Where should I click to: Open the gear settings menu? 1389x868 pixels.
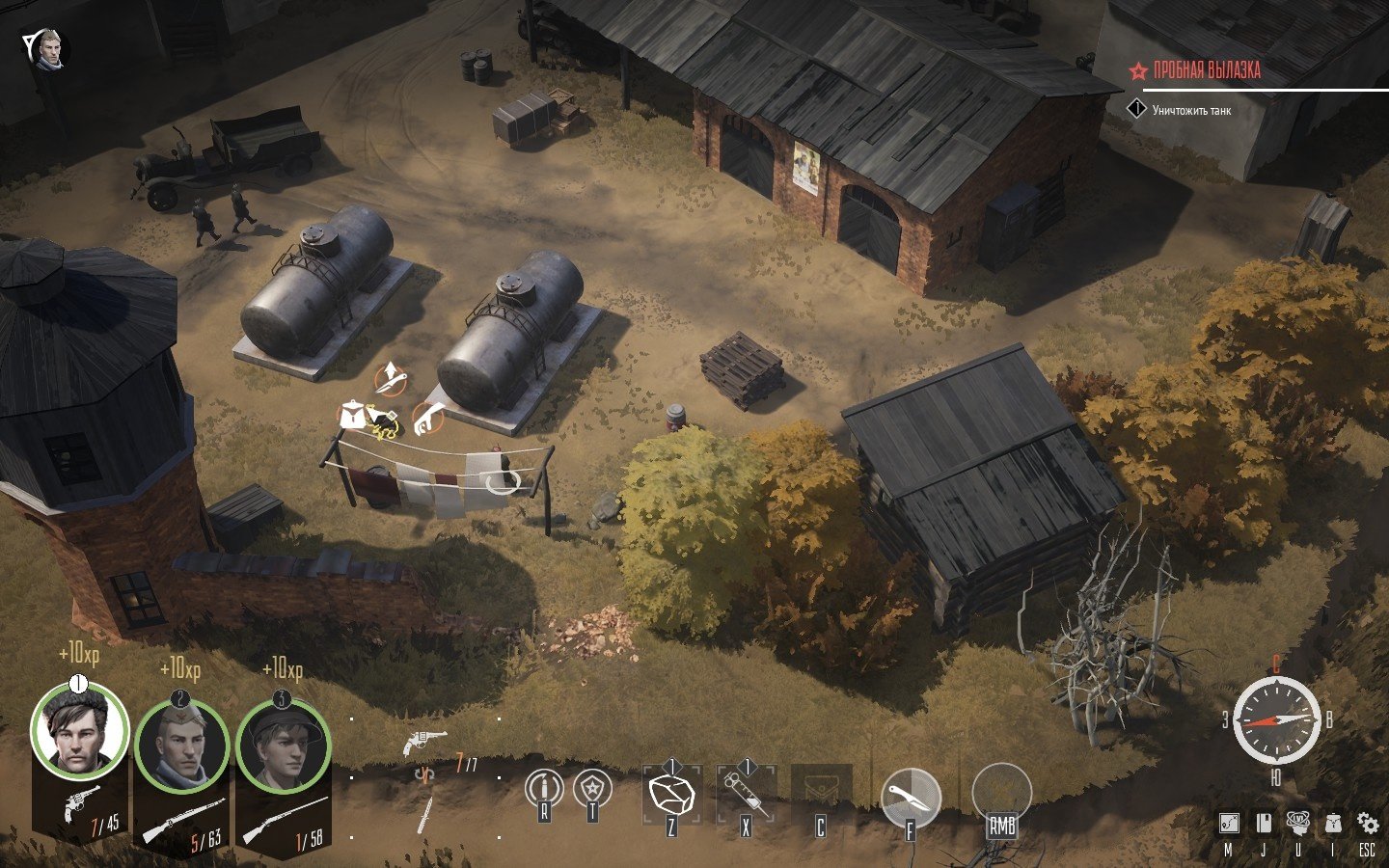[x=1367, y=823]
